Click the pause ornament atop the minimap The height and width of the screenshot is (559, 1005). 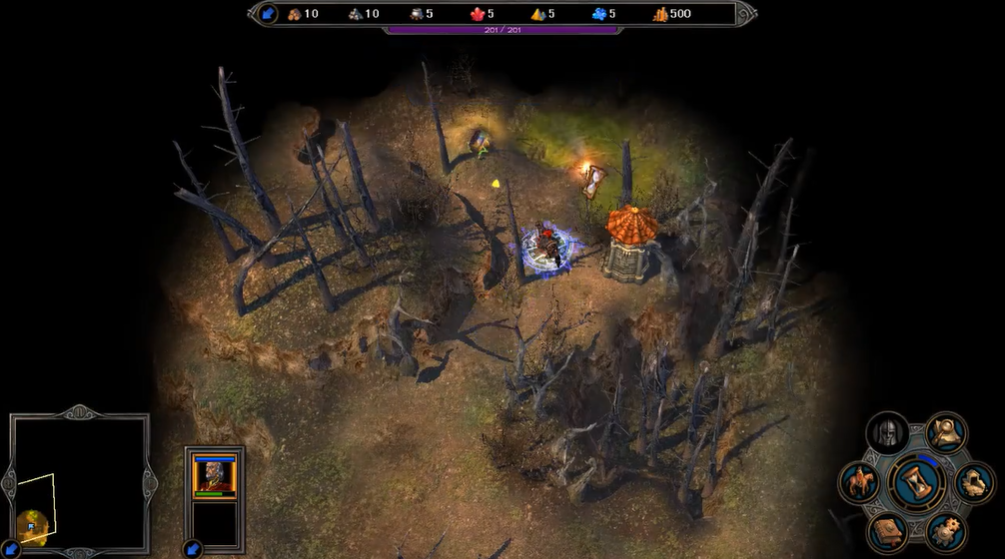pyautogui.click(x=80, y=412)
